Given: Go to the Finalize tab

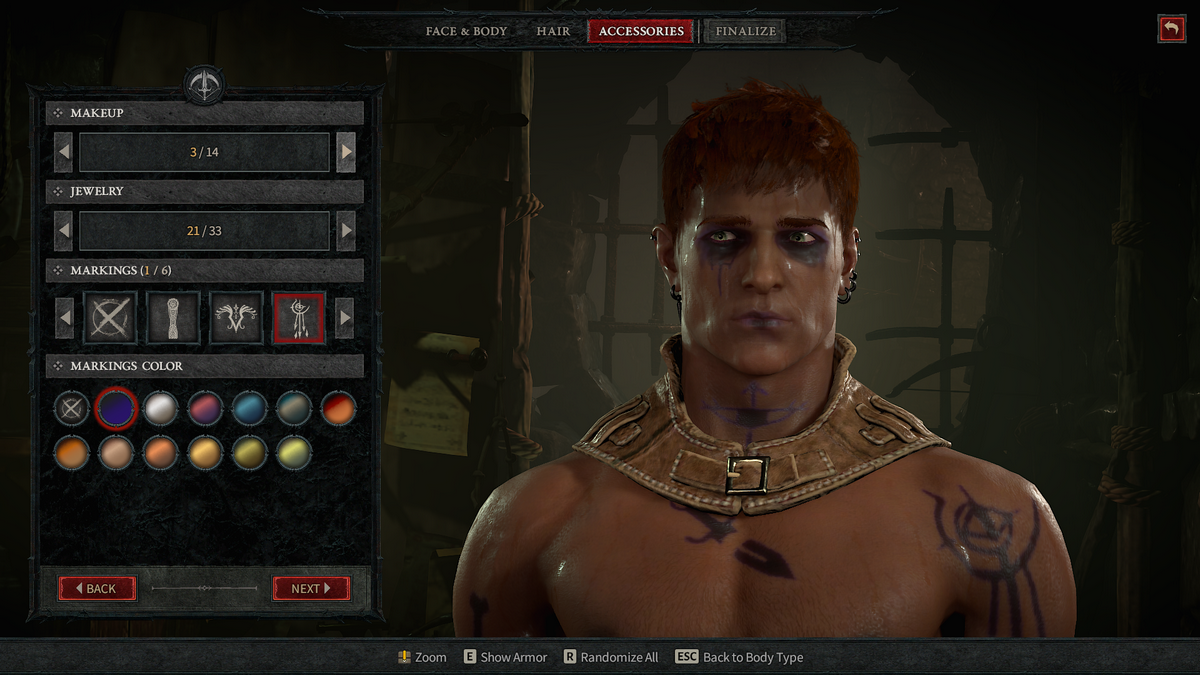Looking at the screenshot, I should click(x=745, y=31).
